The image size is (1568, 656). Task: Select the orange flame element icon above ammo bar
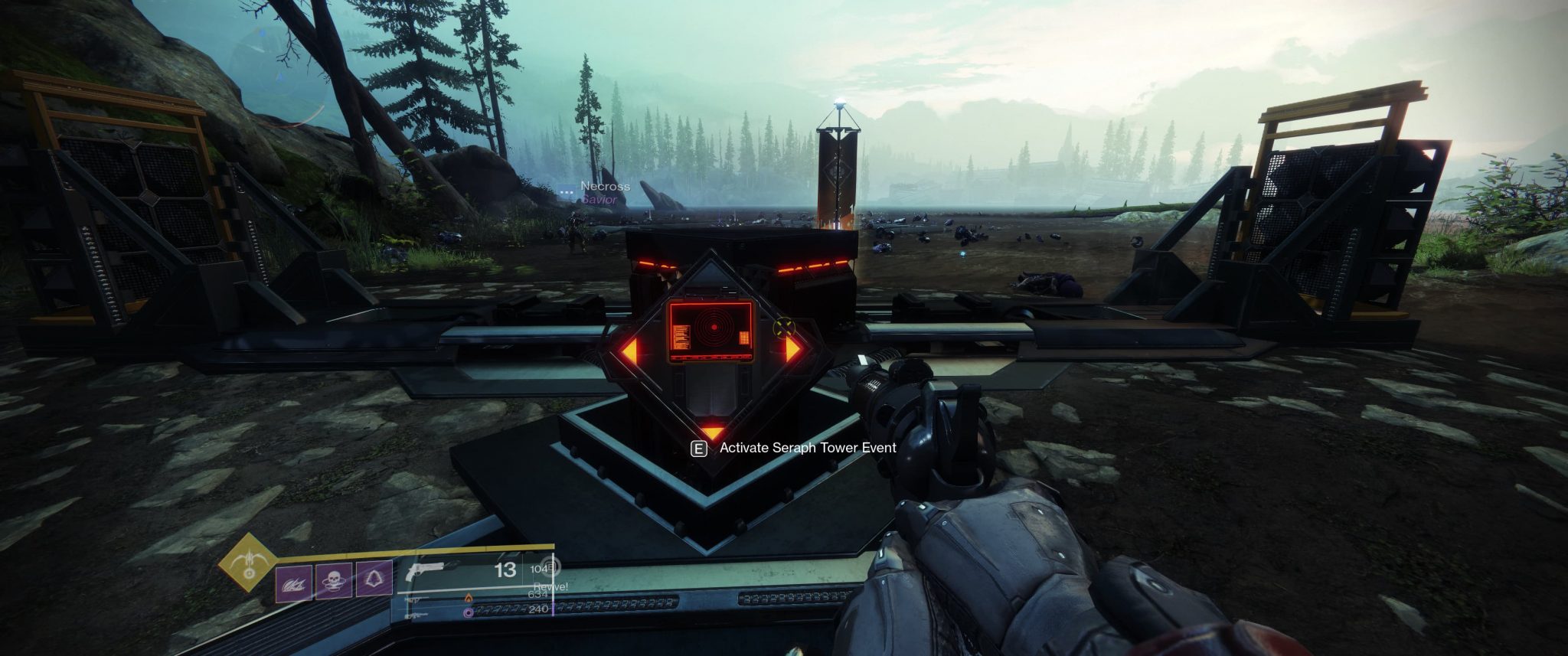[x=469, y=599]
